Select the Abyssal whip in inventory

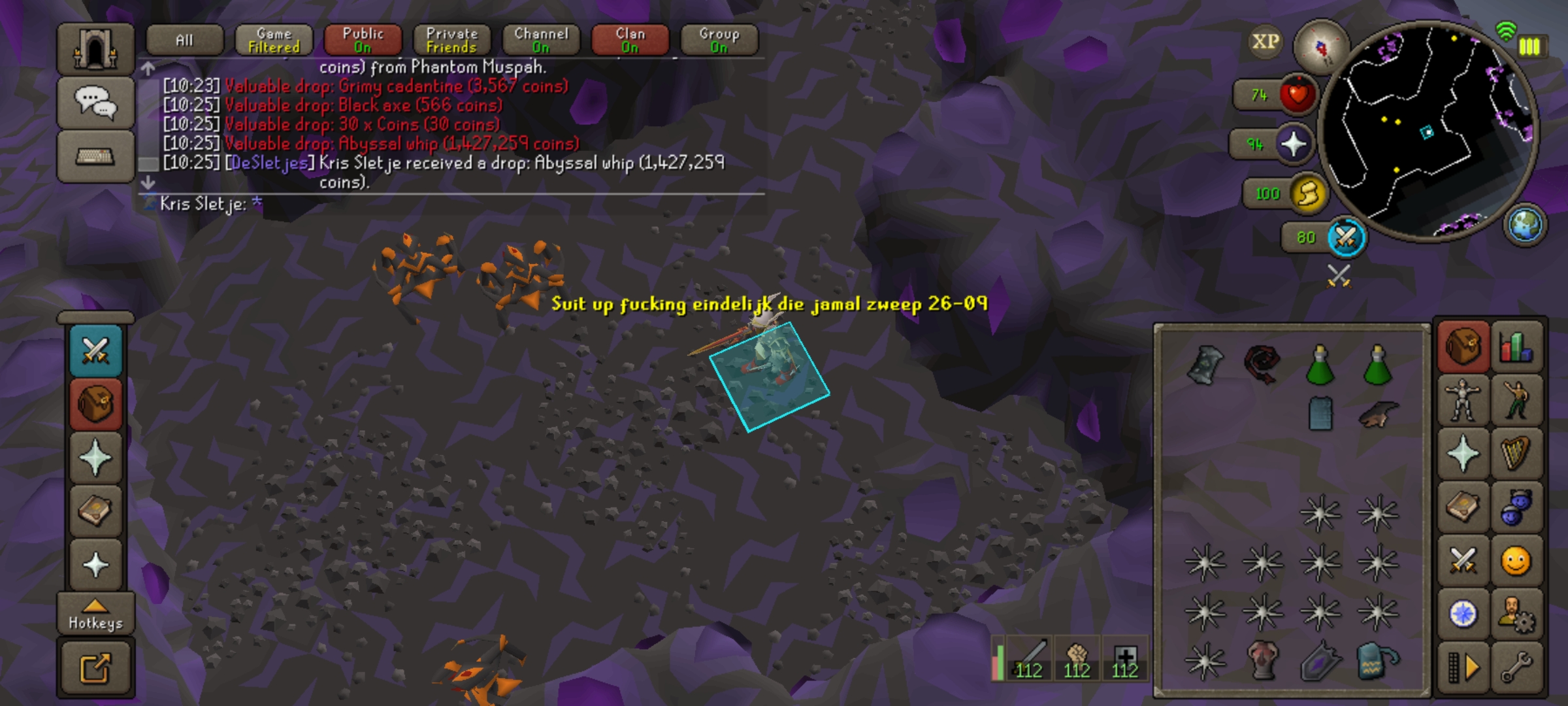(1262, 363)
